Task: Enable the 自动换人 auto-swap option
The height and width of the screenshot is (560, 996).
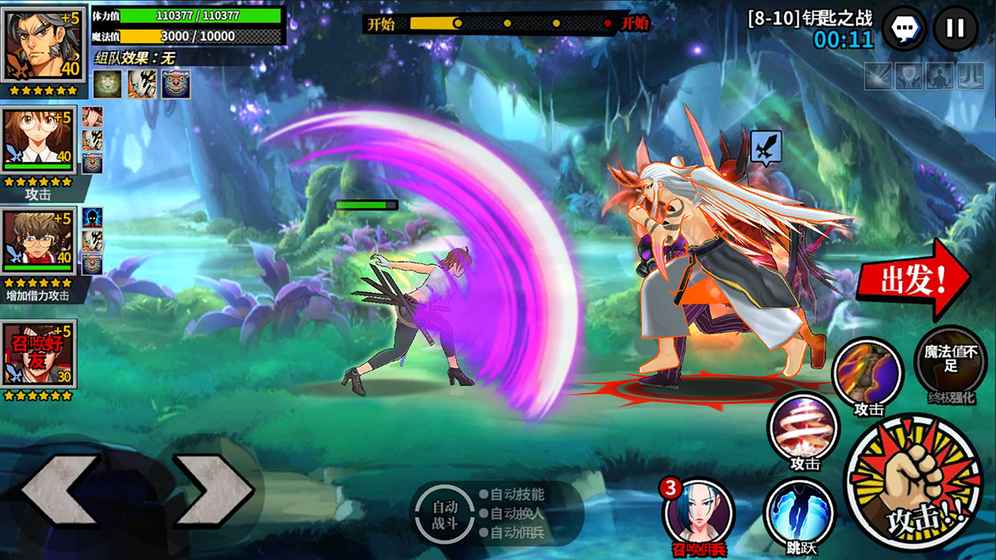Action: 516,514
